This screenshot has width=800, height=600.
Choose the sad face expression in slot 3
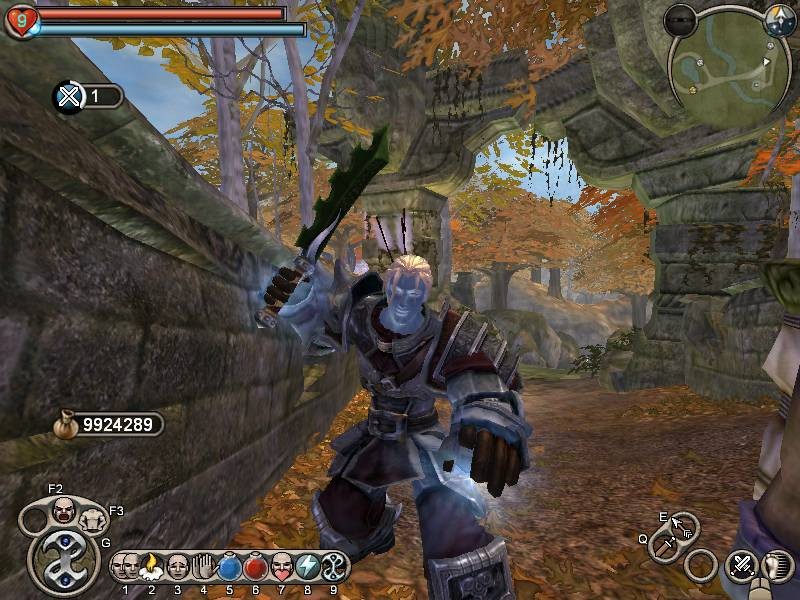(x=178, y=567)
